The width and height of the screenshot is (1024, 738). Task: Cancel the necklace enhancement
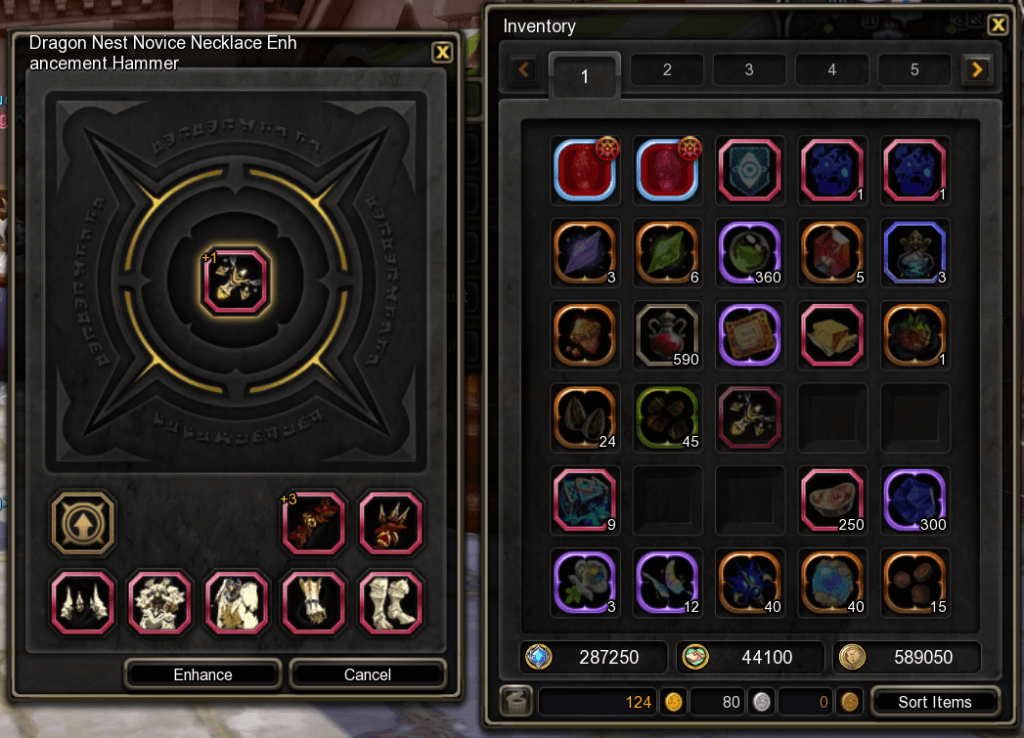tap(367, 675)
